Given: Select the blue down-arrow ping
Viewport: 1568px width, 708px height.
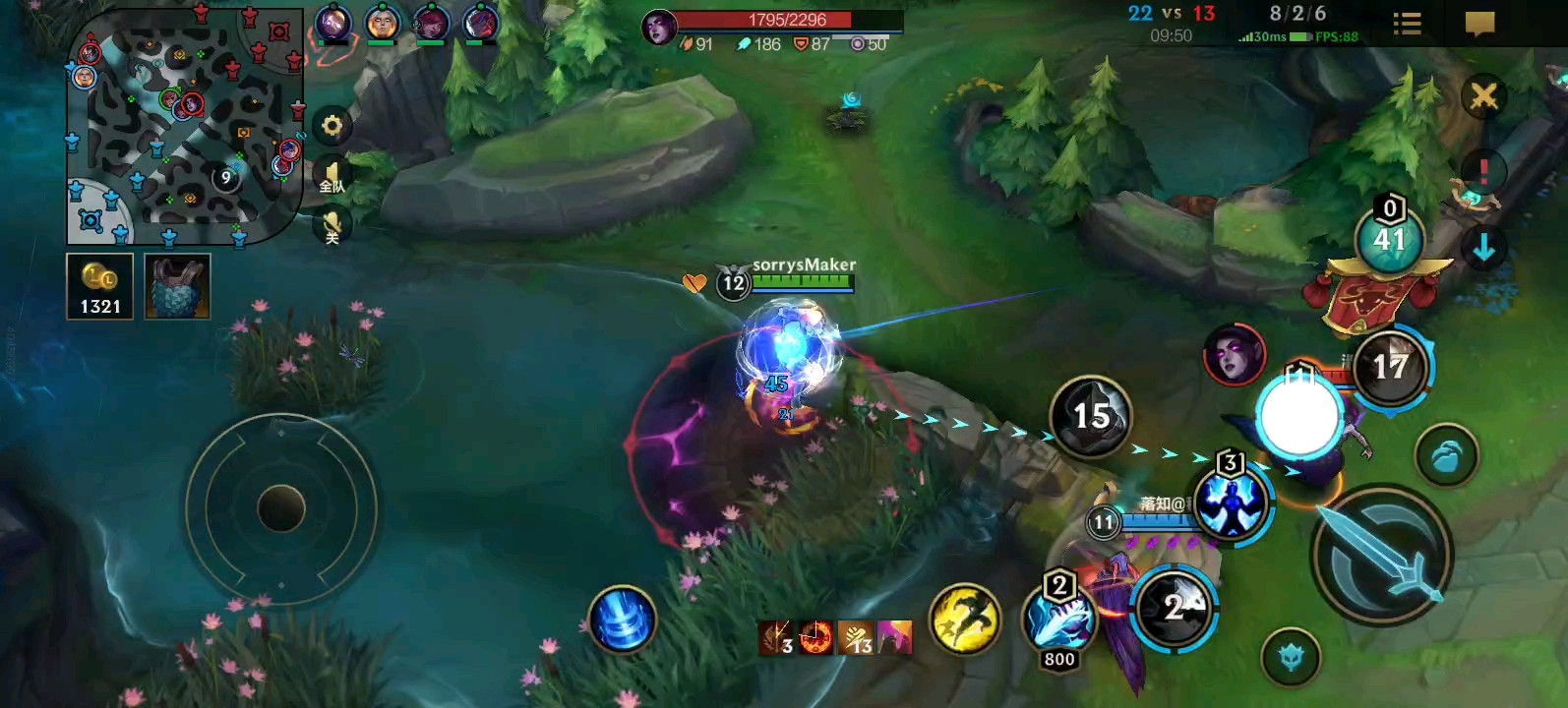Looking at the screenshot, I should [x=1483, y=248].
